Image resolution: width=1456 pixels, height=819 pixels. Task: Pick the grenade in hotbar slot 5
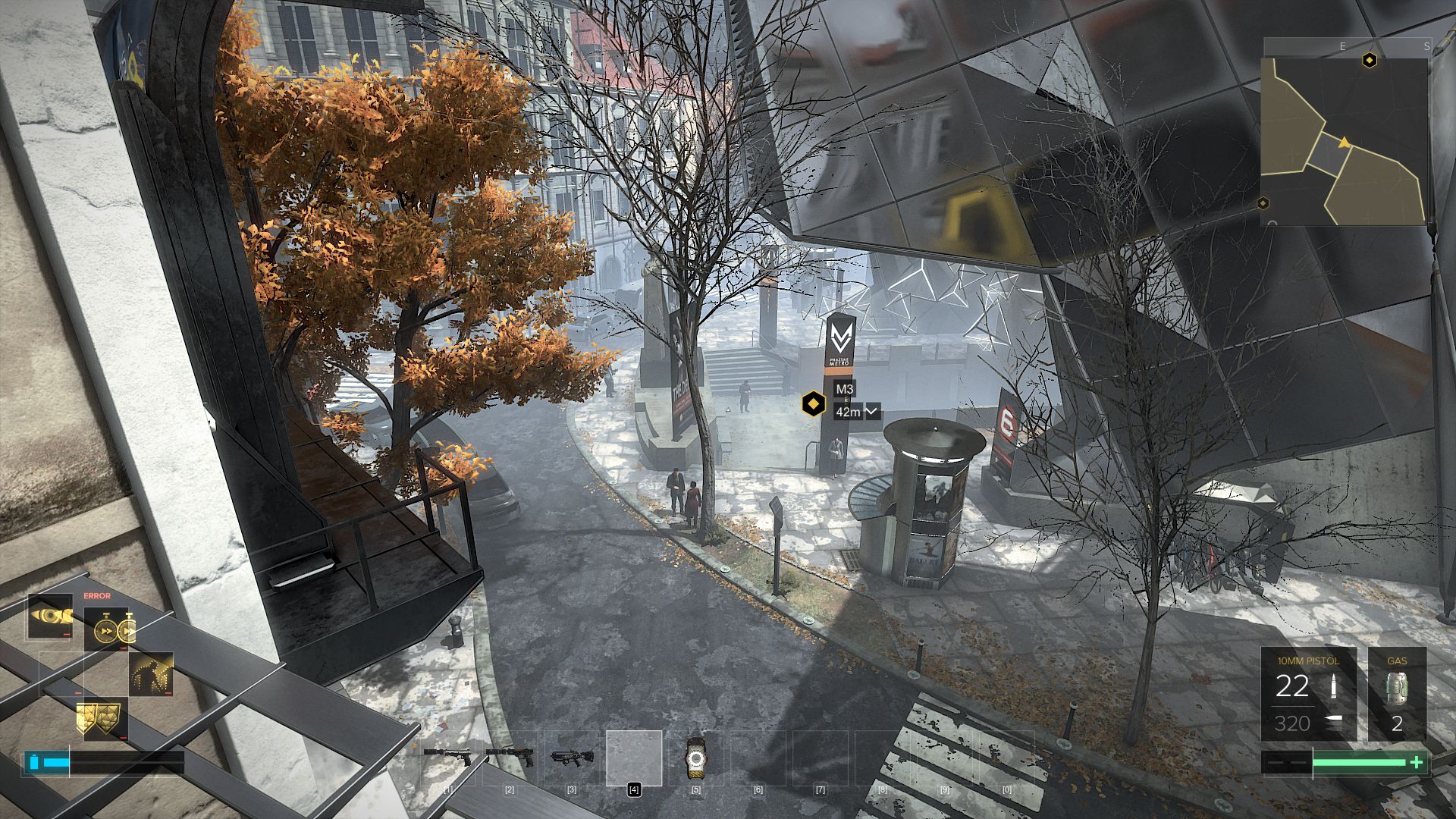click(695, 758)
